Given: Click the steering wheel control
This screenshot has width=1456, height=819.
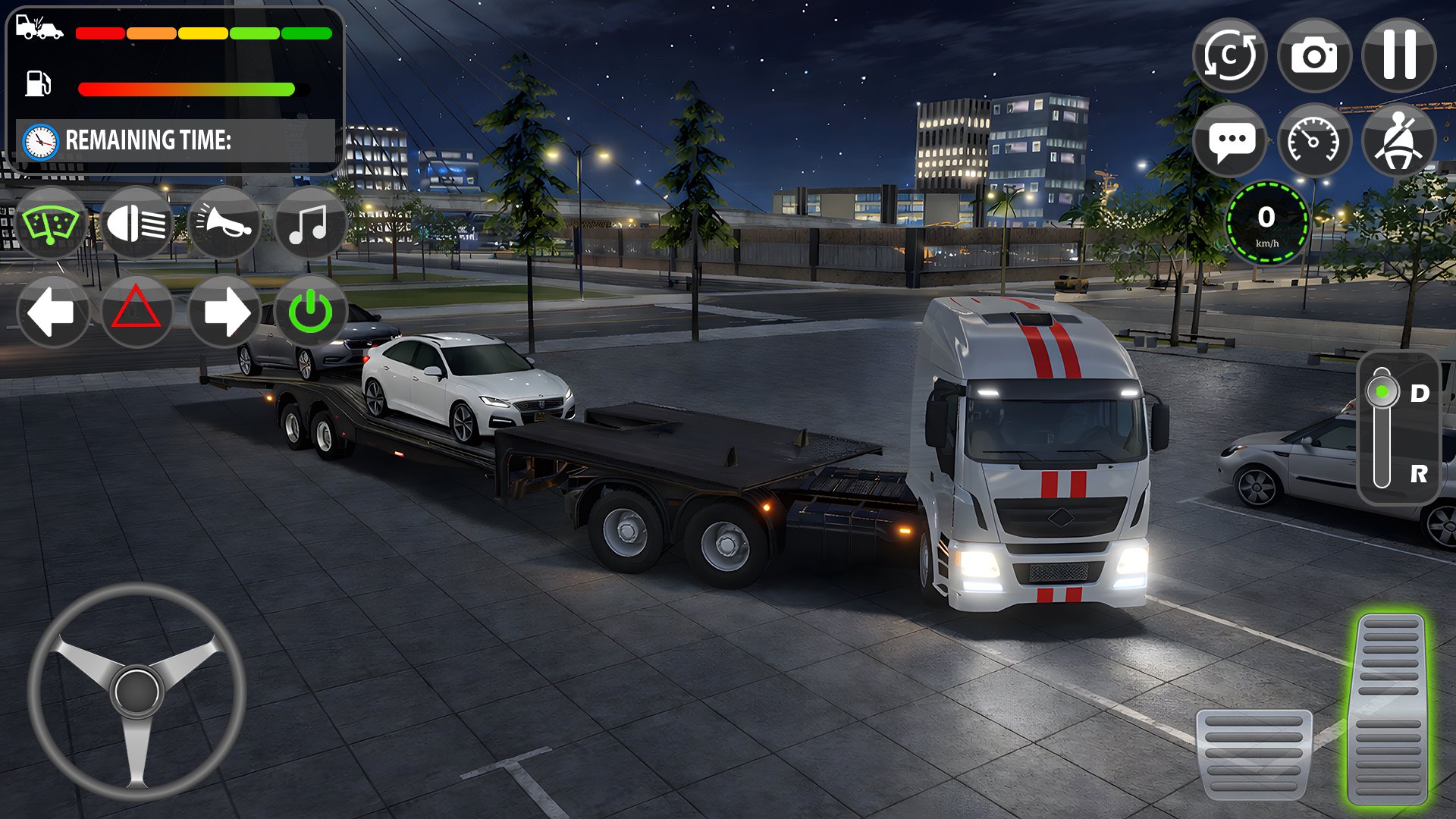Looking at the screenshot, I should (x=136, y=691).
